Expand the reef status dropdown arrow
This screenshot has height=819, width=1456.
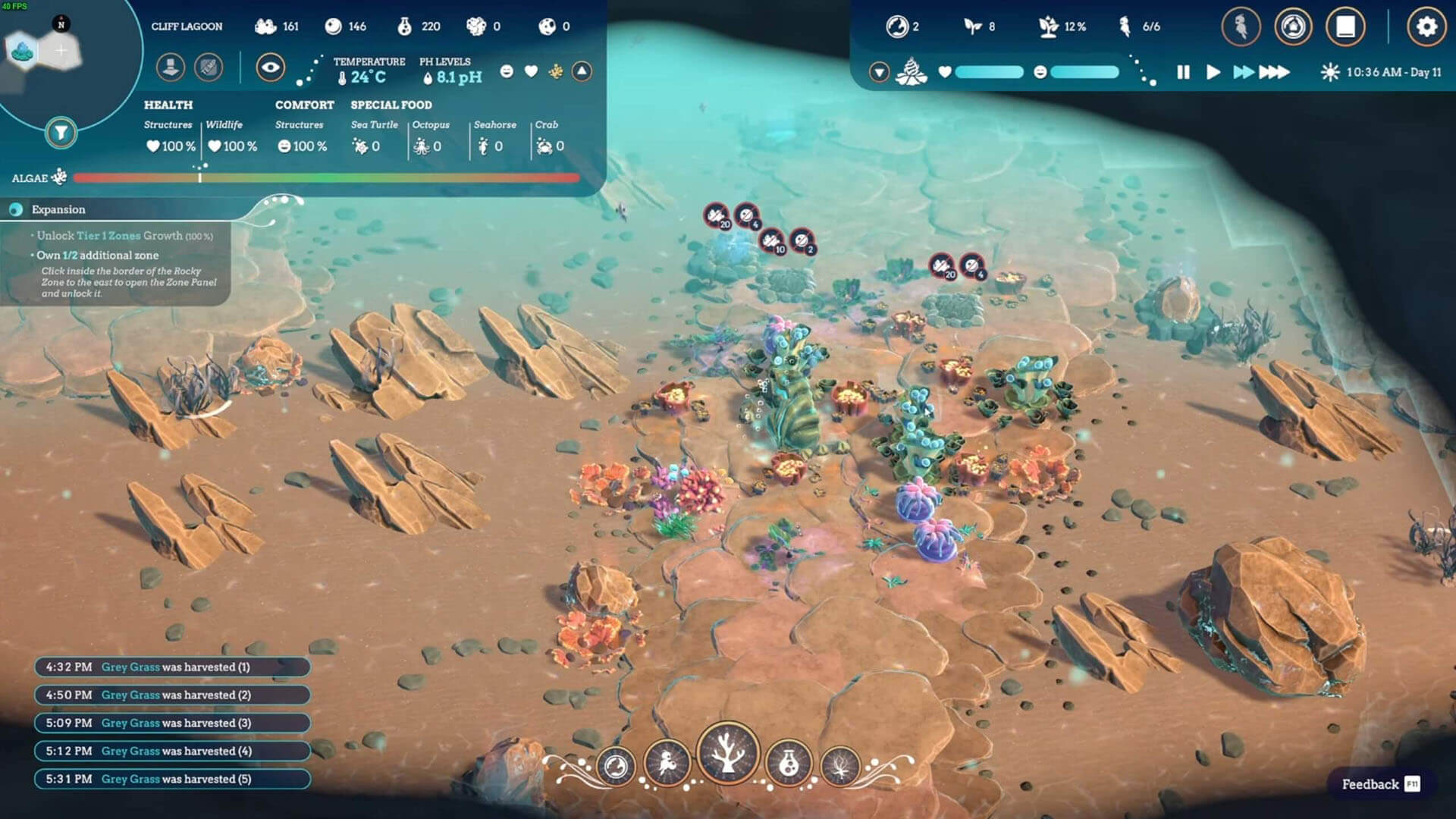879,72
